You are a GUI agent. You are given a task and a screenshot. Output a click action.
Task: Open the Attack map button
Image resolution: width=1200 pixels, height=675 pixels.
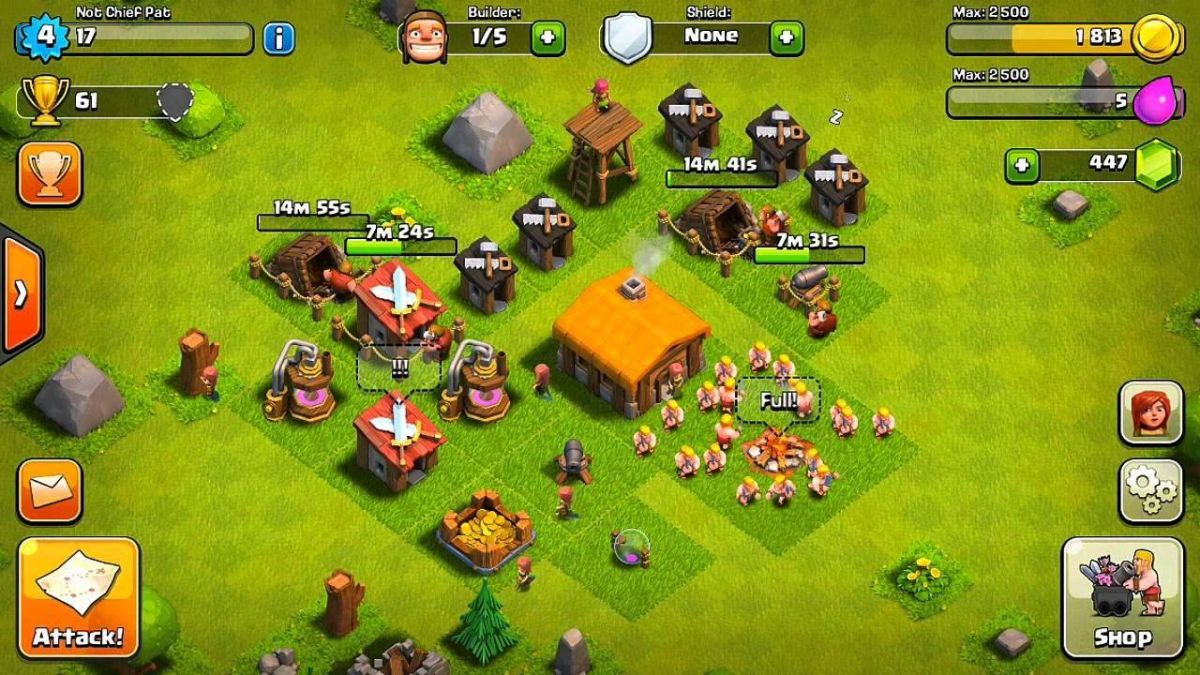pyautogui.click(x=79, y=597)
